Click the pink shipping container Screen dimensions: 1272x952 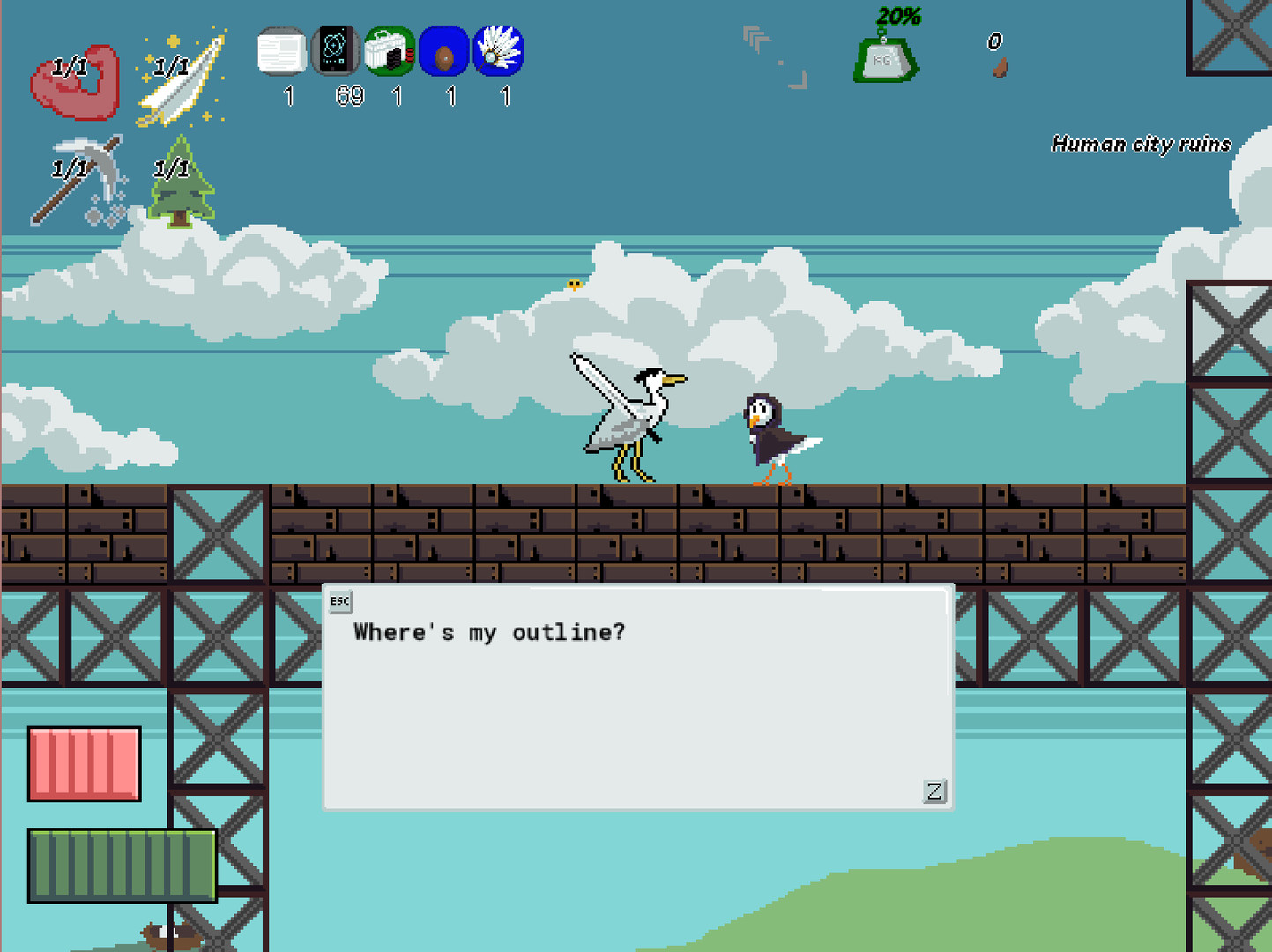(x=85, y=765)
